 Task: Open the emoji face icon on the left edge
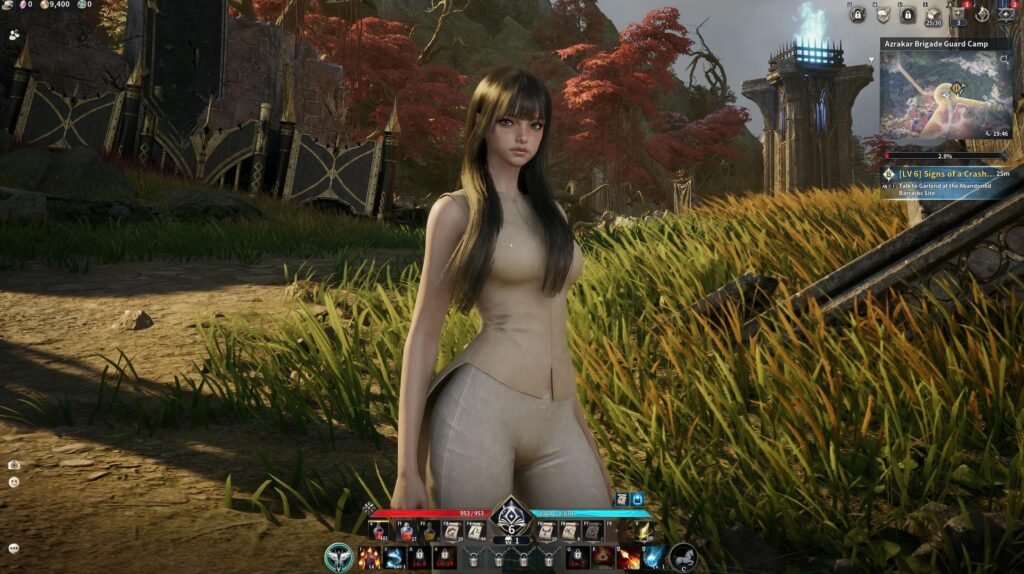click(x=14, y=482)
